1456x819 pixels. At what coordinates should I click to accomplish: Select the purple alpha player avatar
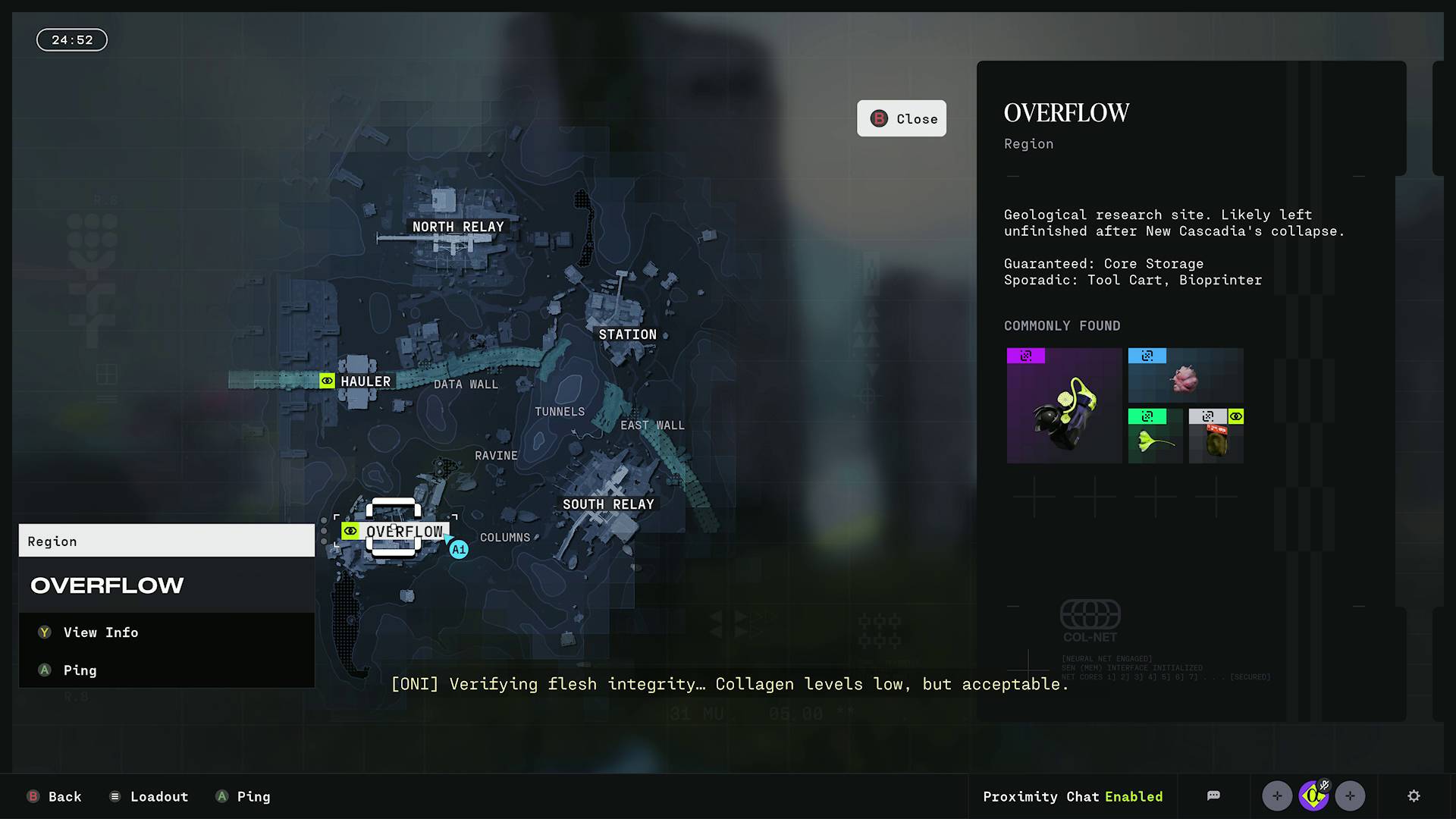pos(1313,797)
